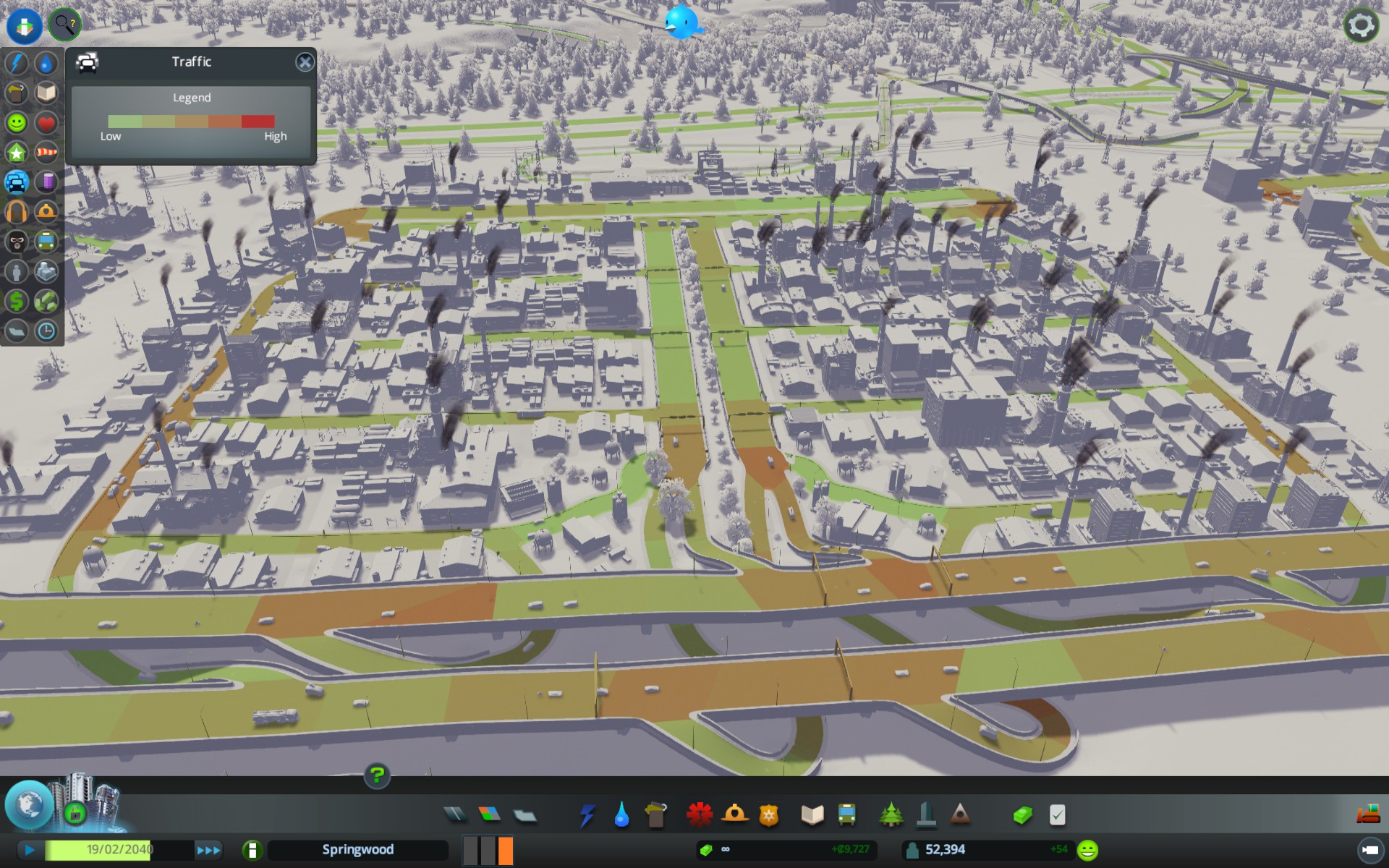Open the Police Department build menu
The height and width of the screenshot is (868, 1389).
(x=768, y=814)
